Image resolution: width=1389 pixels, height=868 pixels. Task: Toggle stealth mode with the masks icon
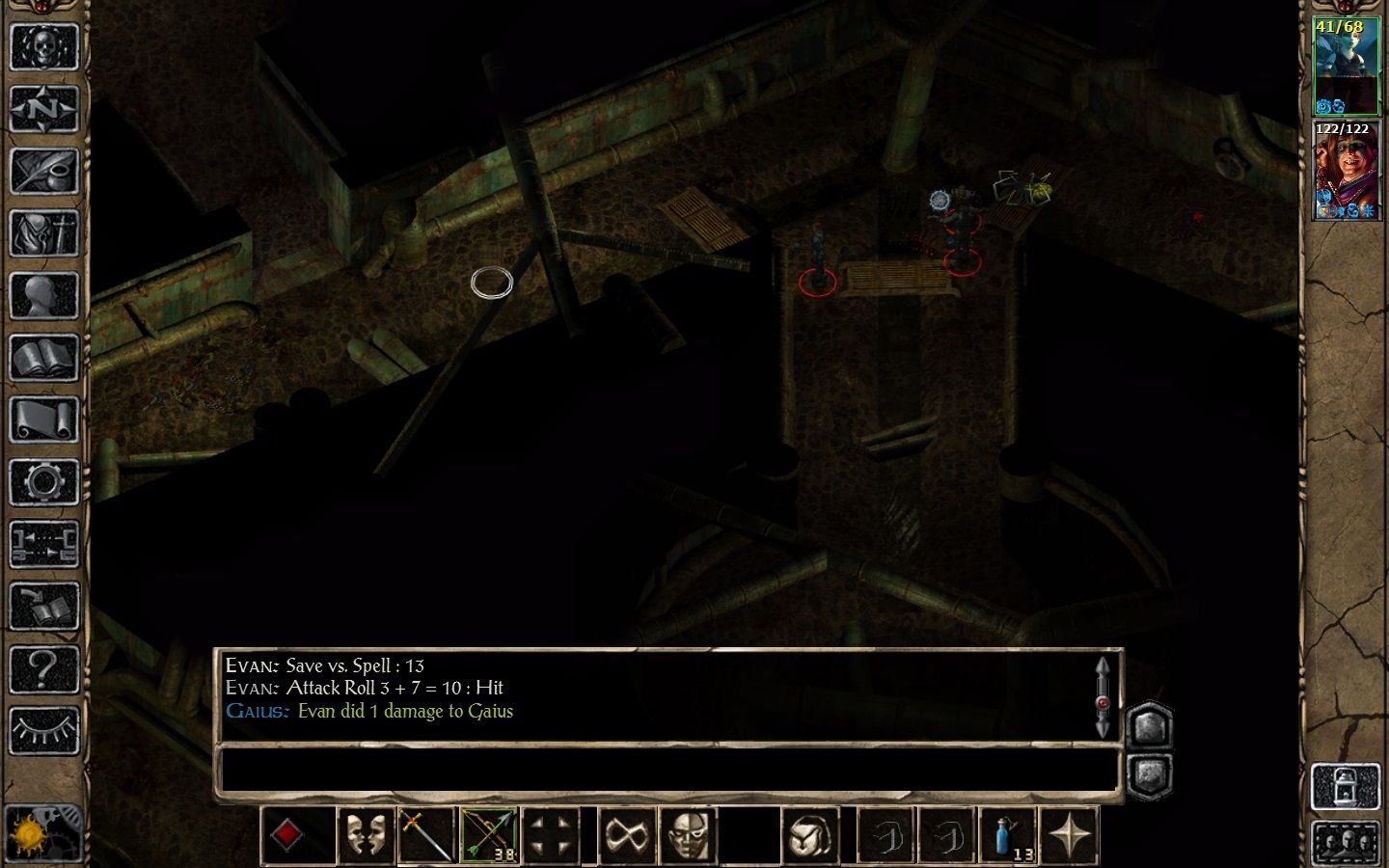(x=367, y=834)
